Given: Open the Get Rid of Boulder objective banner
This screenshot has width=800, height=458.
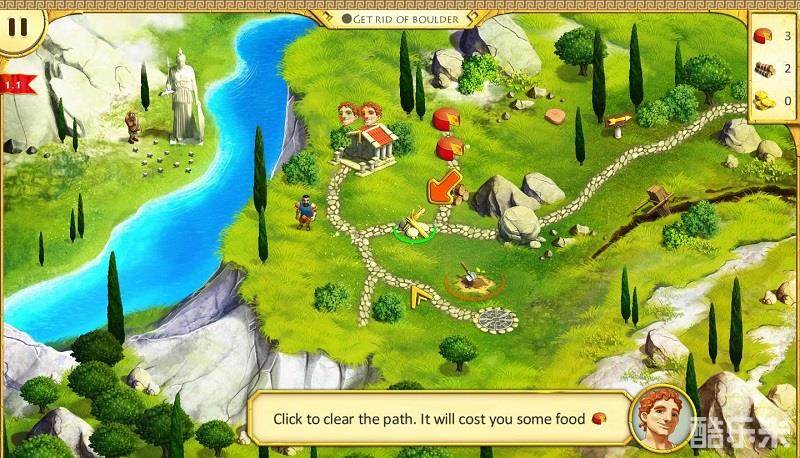Looking at the screenshot, I should coord(399,18).
